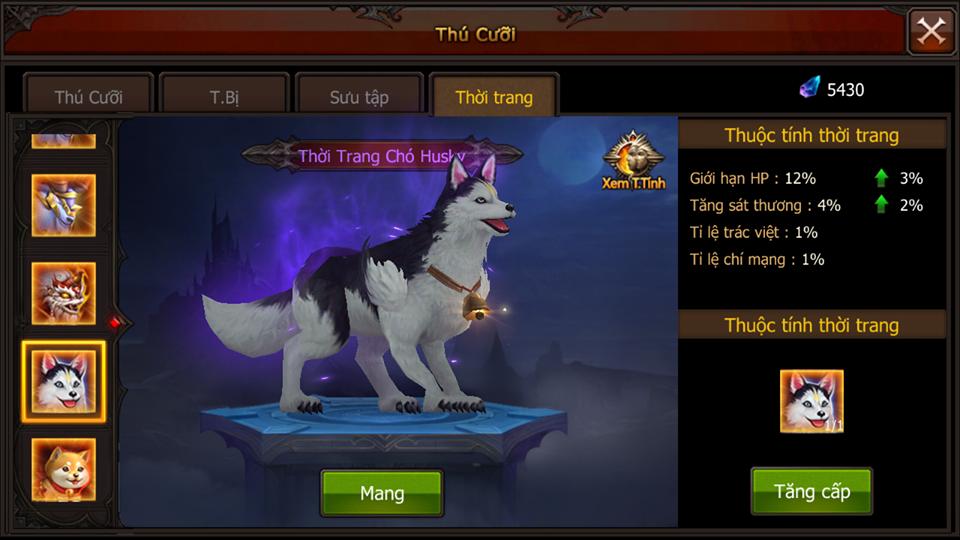Upgrade with the Tăng cấp button
960x540 pixels.
tap(811, 492)
